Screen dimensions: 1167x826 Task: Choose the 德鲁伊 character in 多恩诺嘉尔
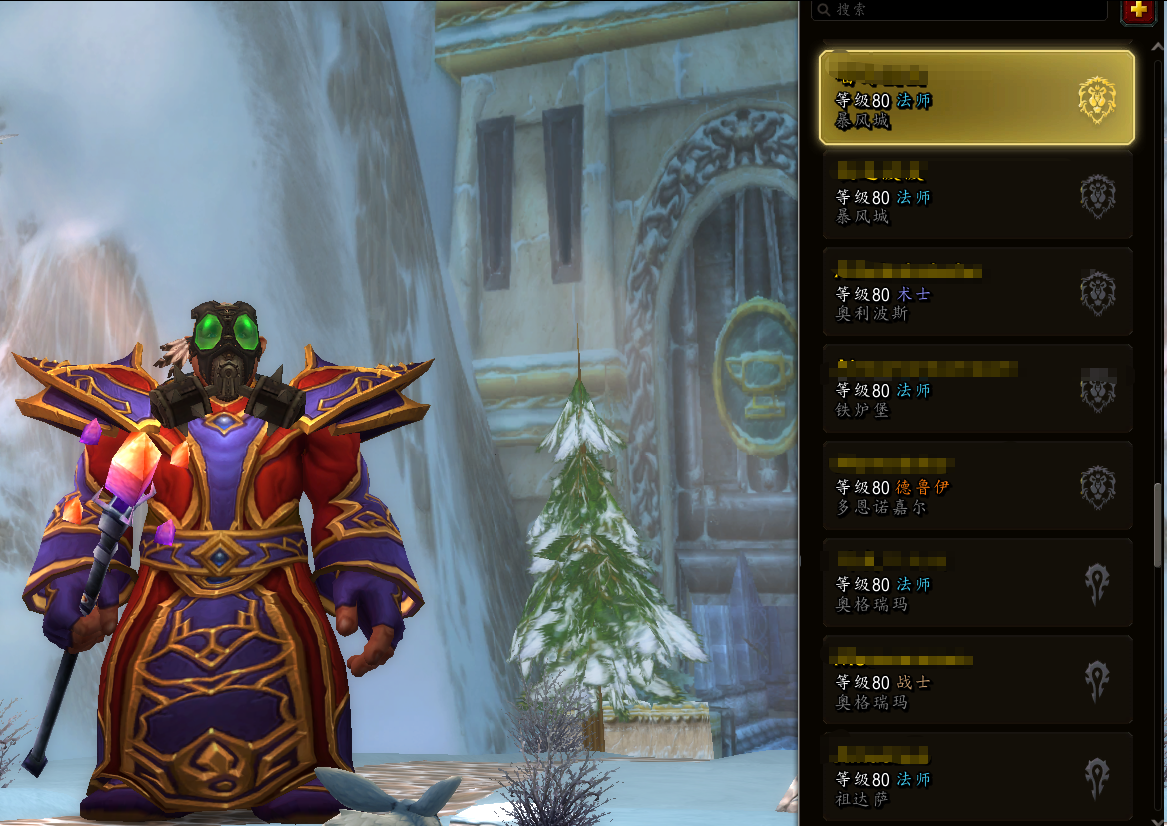click(x=976, y=486)
